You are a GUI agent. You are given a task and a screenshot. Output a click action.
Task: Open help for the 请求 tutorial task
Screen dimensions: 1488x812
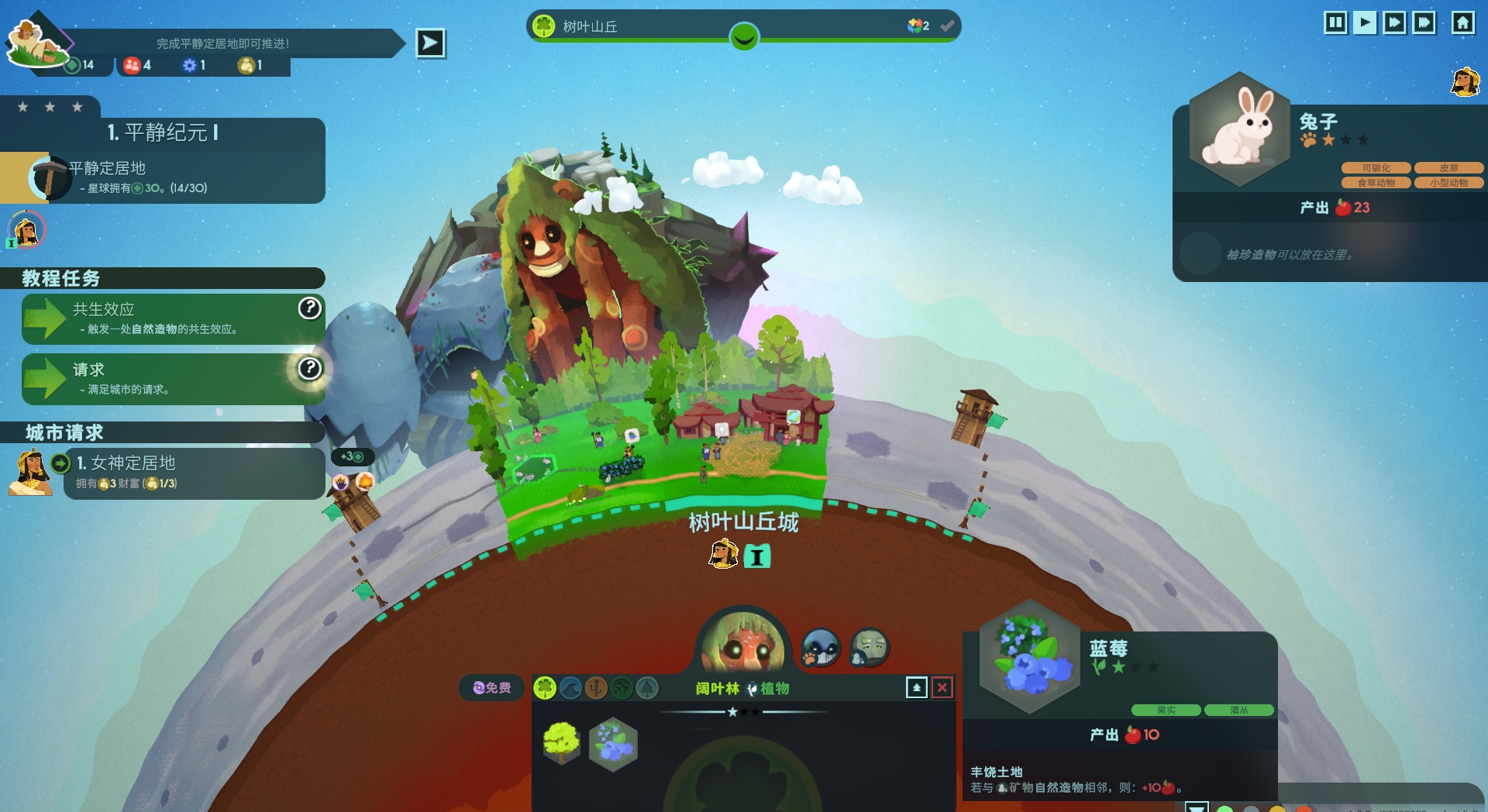click(310, 368)
